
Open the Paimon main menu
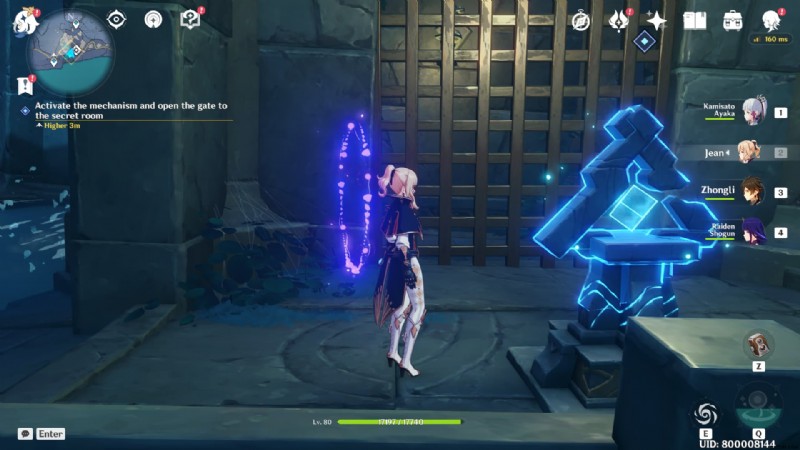tap(24, 20)
